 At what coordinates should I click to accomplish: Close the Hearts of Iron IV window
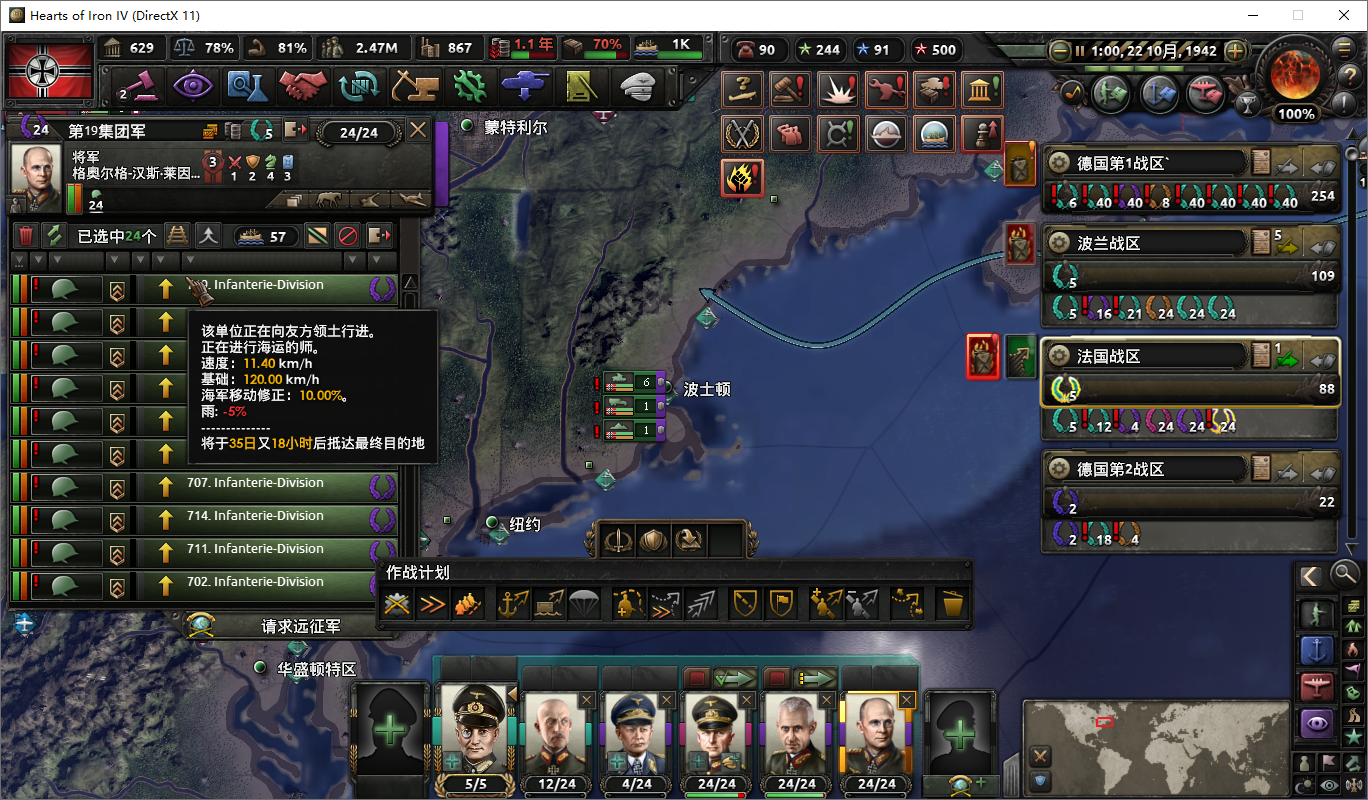pyautogui.click(x=1340, y=15)
